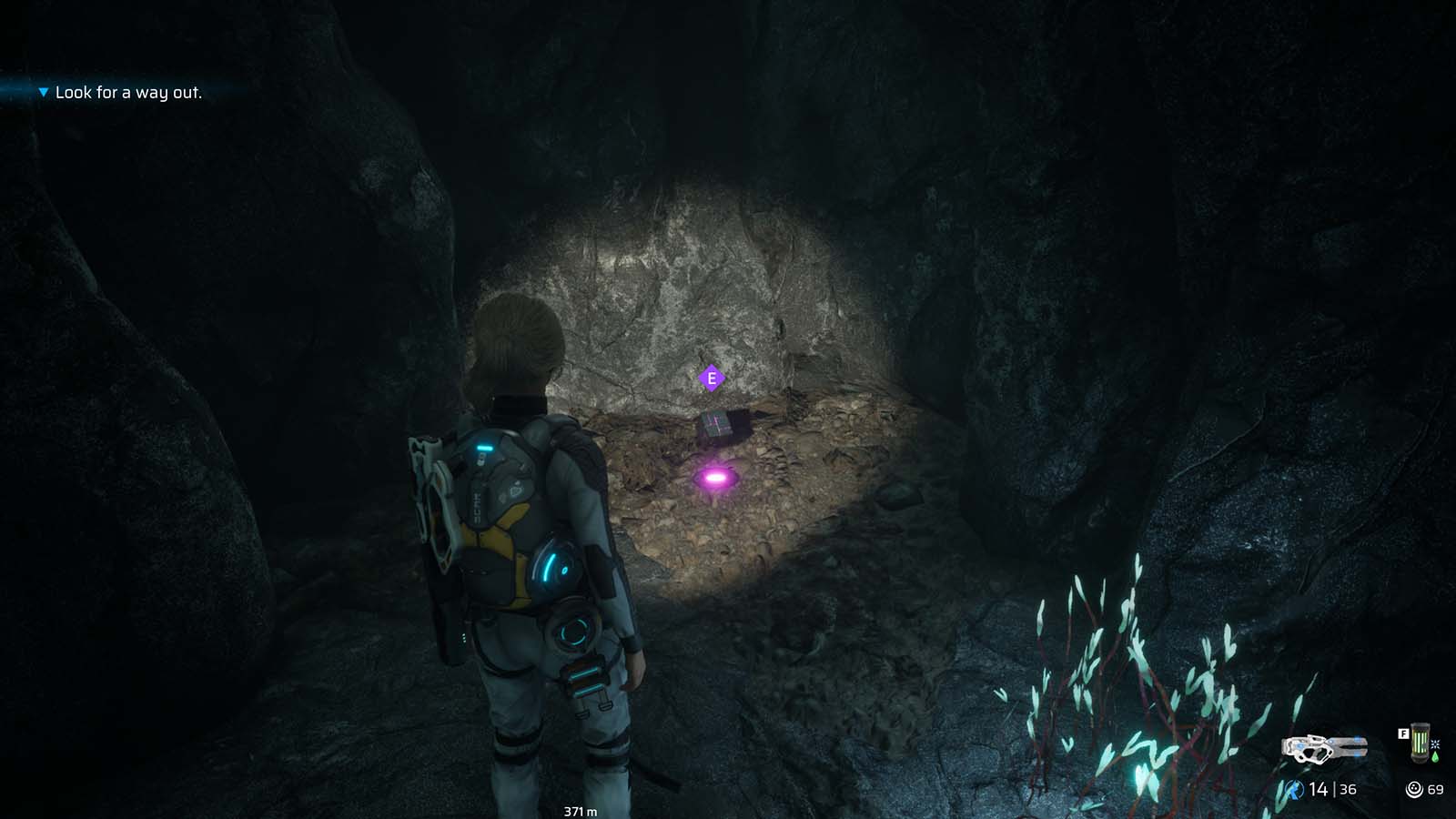
Task: Click the green charge bars on the canister
Action: (1418, 740)
